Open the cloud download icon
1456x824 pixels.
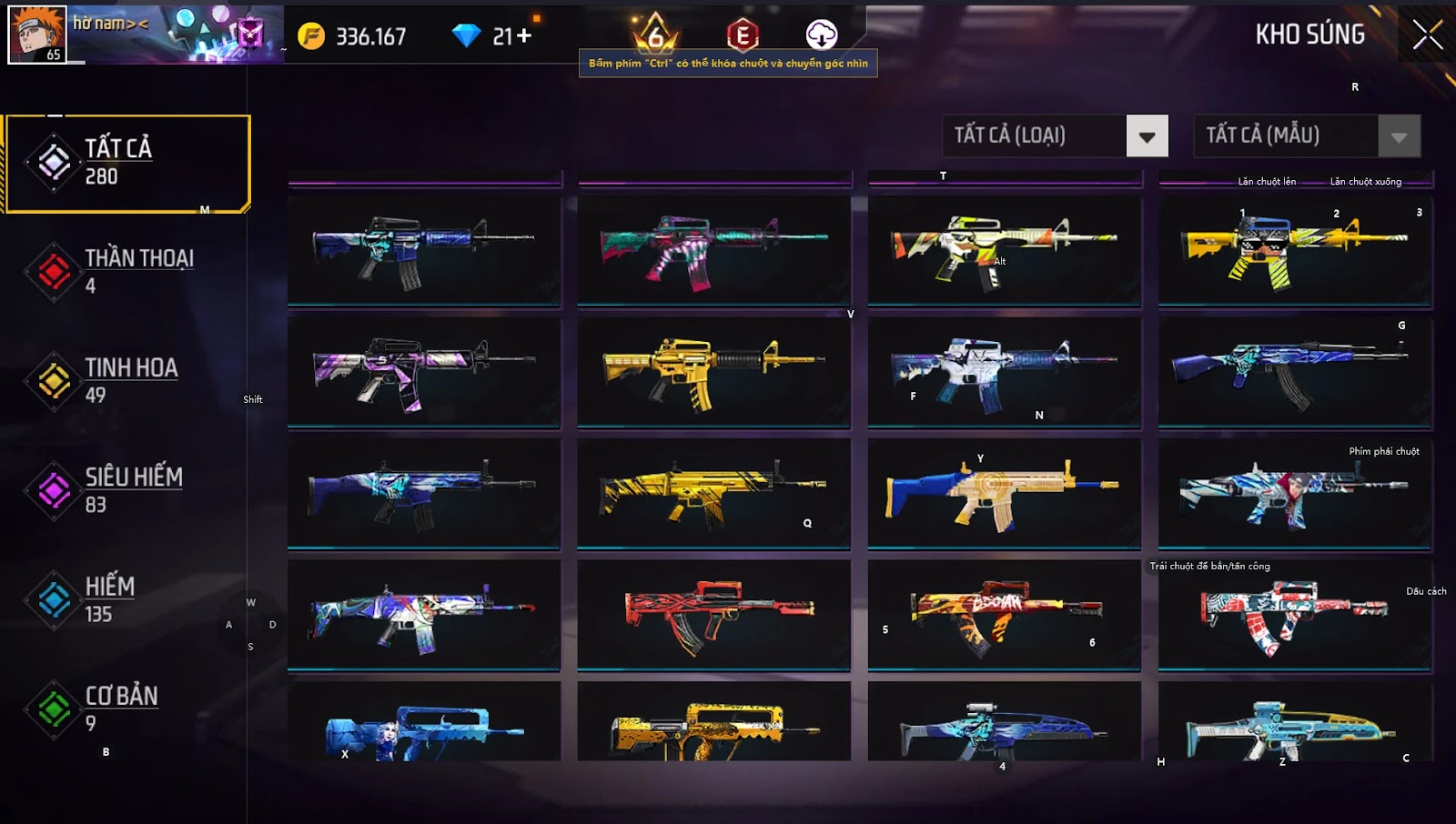pos(822,35)
